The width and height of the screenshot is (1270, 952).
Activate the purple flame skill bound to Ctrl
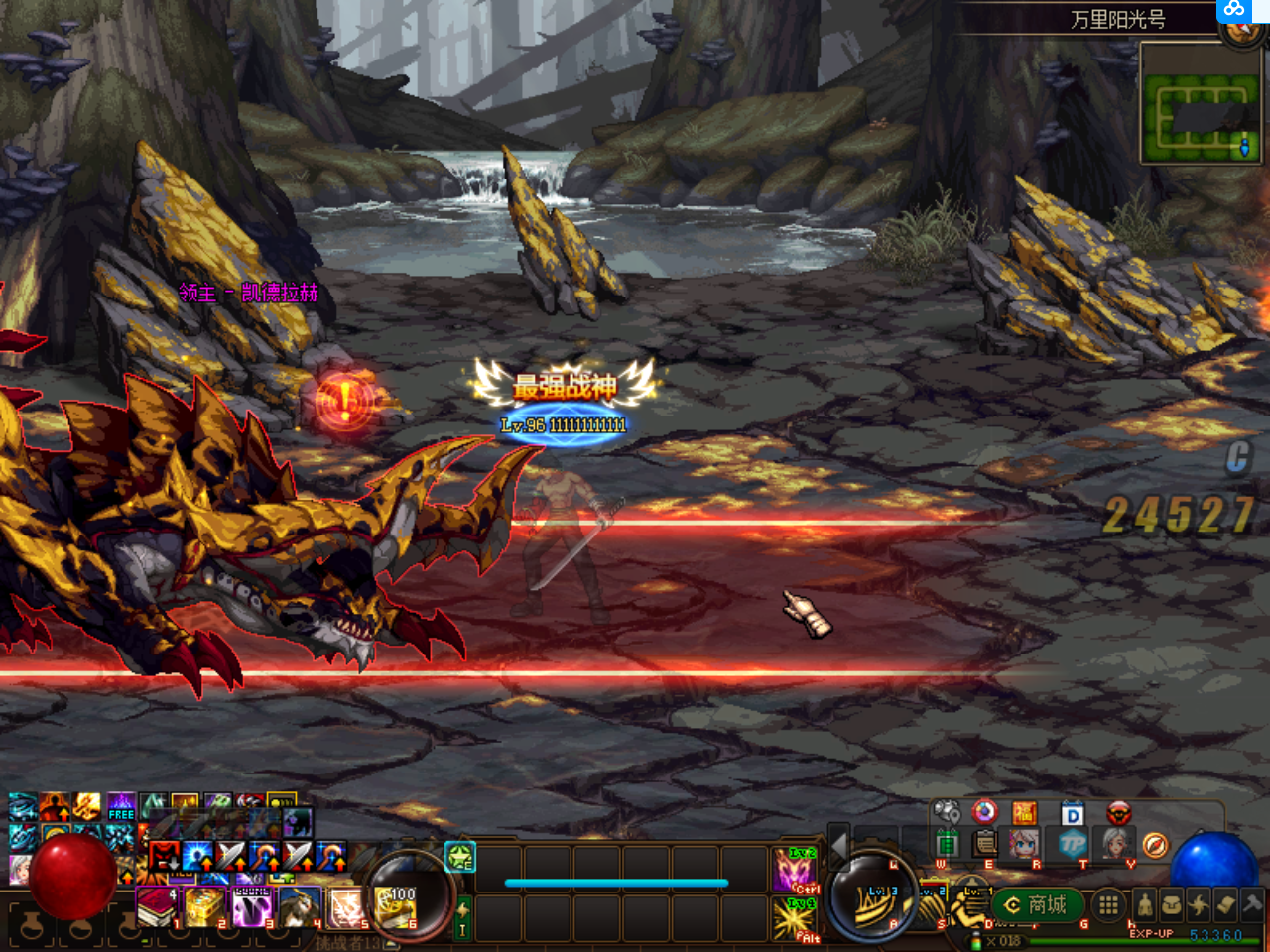[x=794, y=869]
